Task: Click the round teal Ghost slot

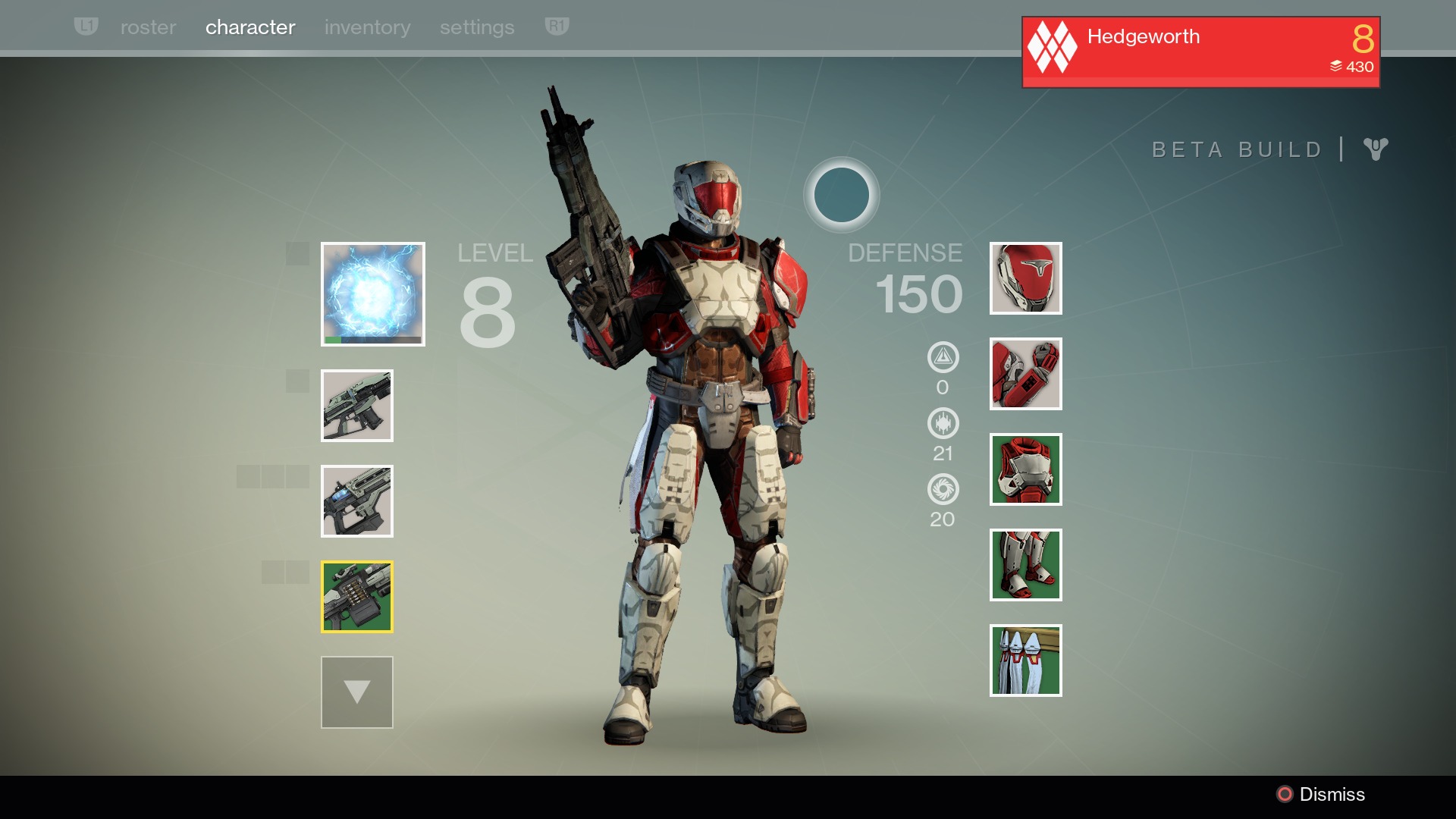Action: (x=841, y=195)
